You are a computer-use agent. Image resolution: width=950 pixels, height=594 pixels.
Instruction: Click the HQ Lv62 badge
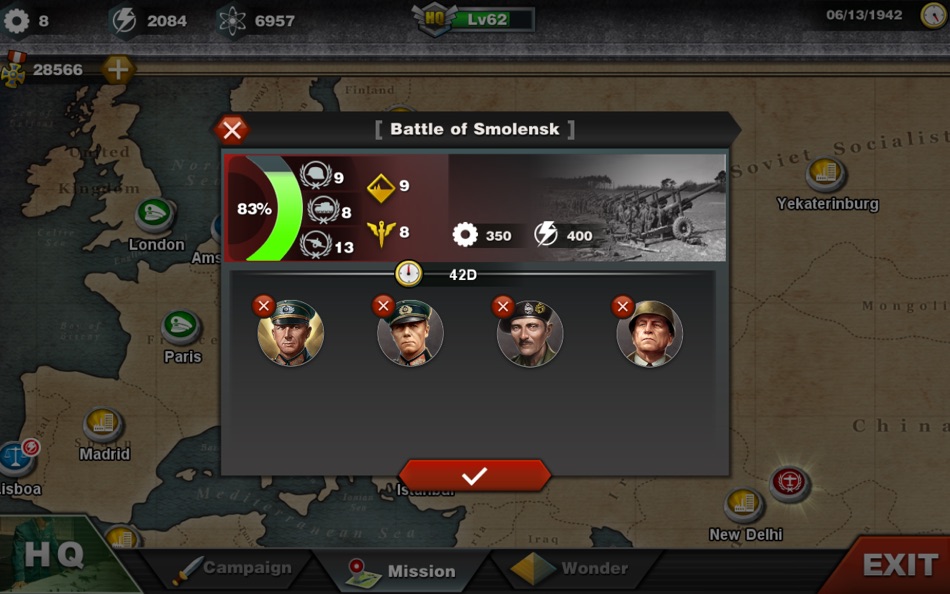point(475,19)
